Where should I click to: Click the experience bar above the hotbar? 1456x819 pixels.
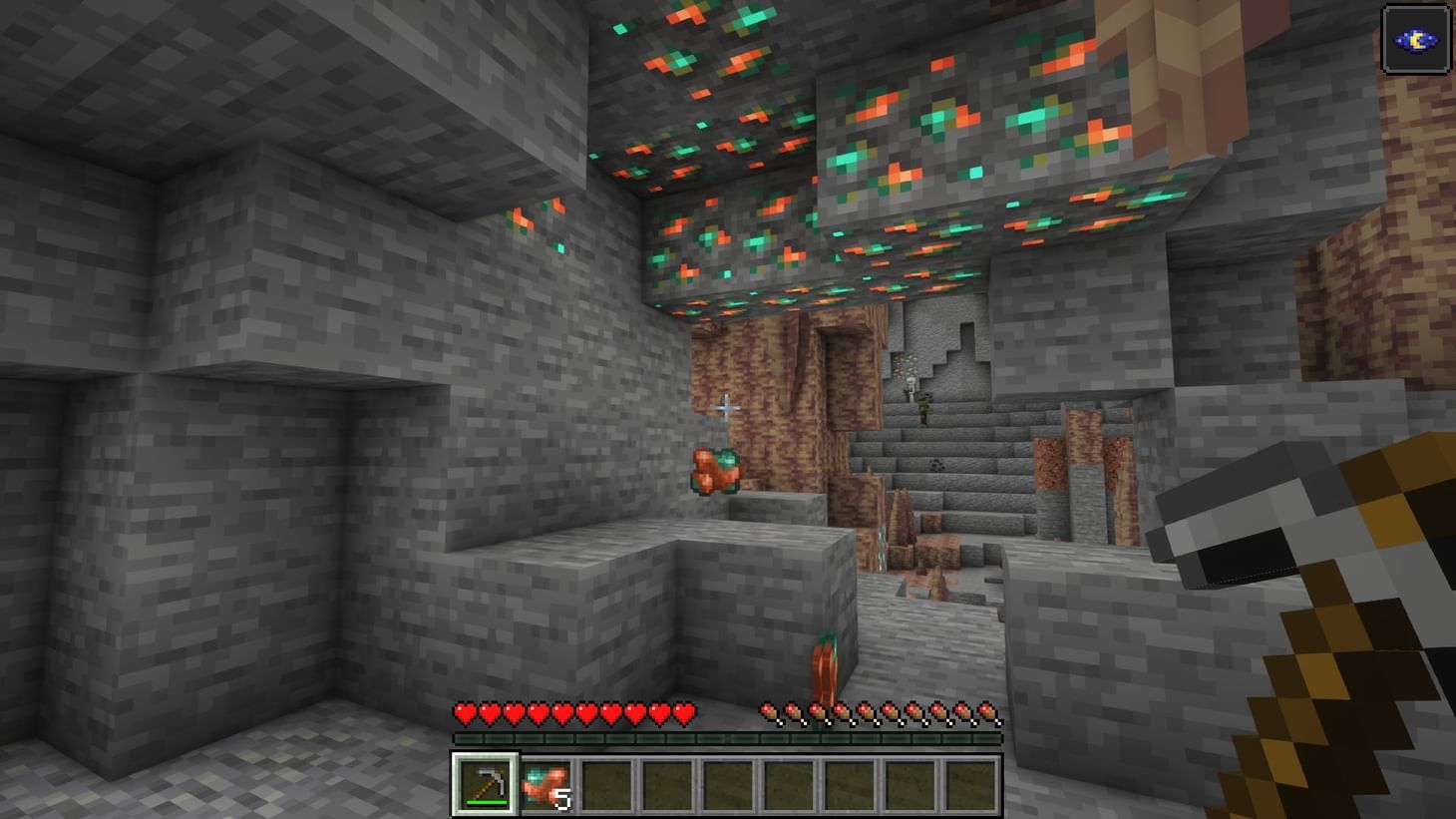(x=726, y=735)
